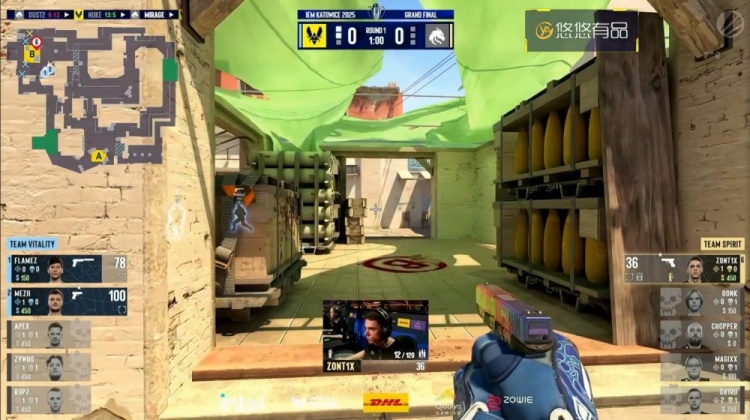
Task: Select Apex's eliminated player row
Action: coord(50,334)
